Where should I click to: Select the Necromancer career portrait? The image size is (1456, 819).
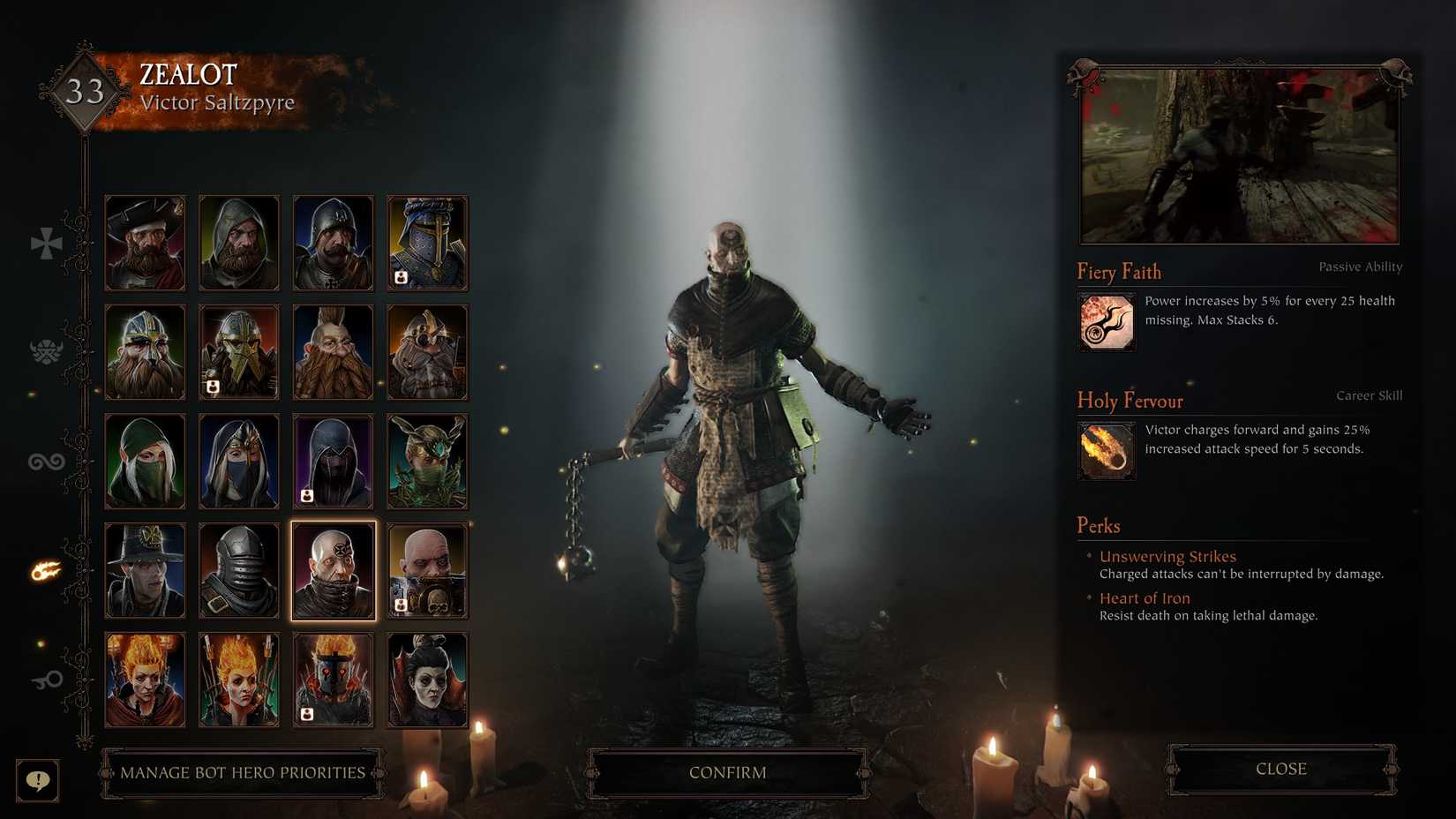(427, 678)
